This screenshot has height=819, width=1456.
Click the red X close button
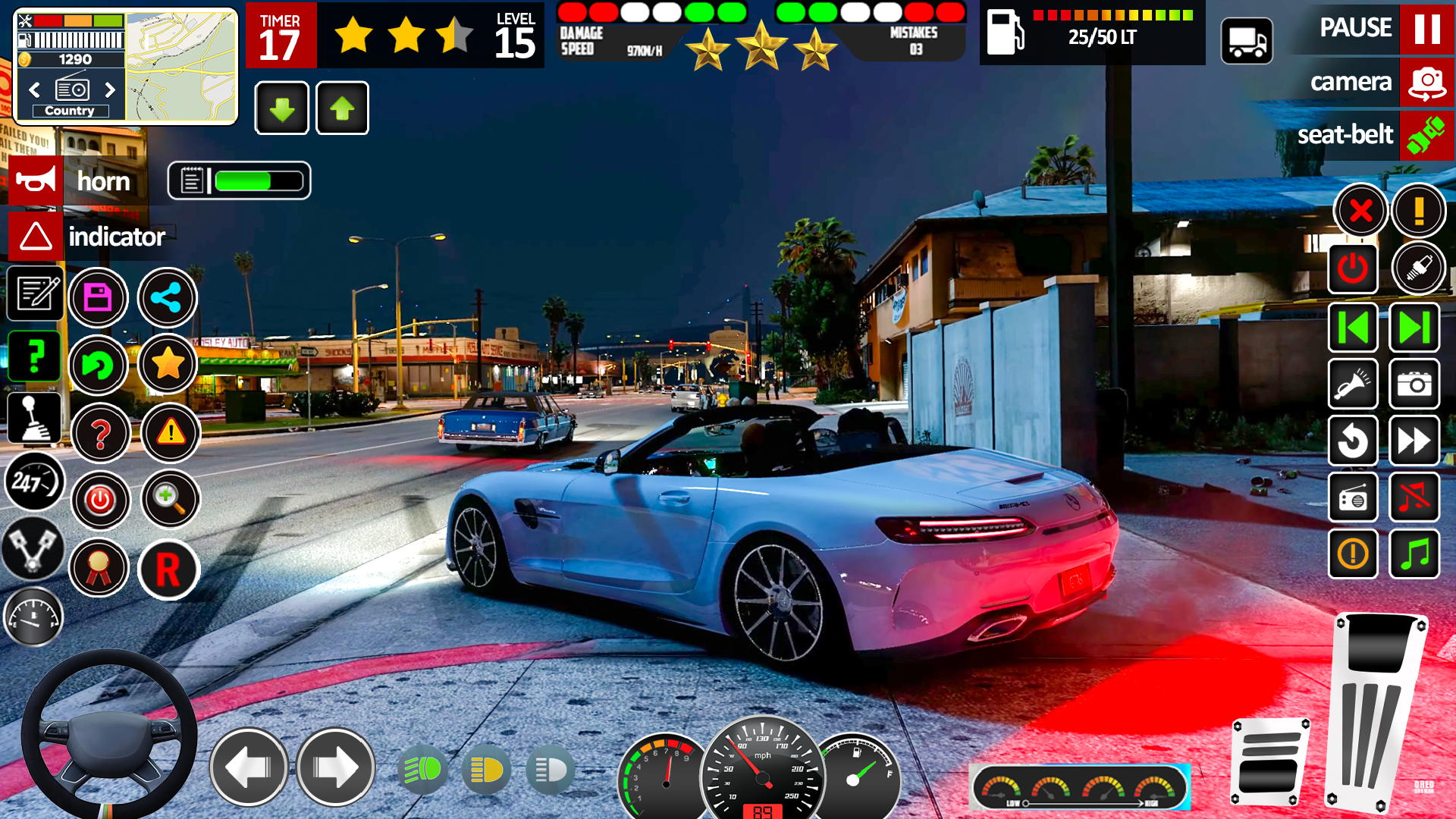(1360, 210)
